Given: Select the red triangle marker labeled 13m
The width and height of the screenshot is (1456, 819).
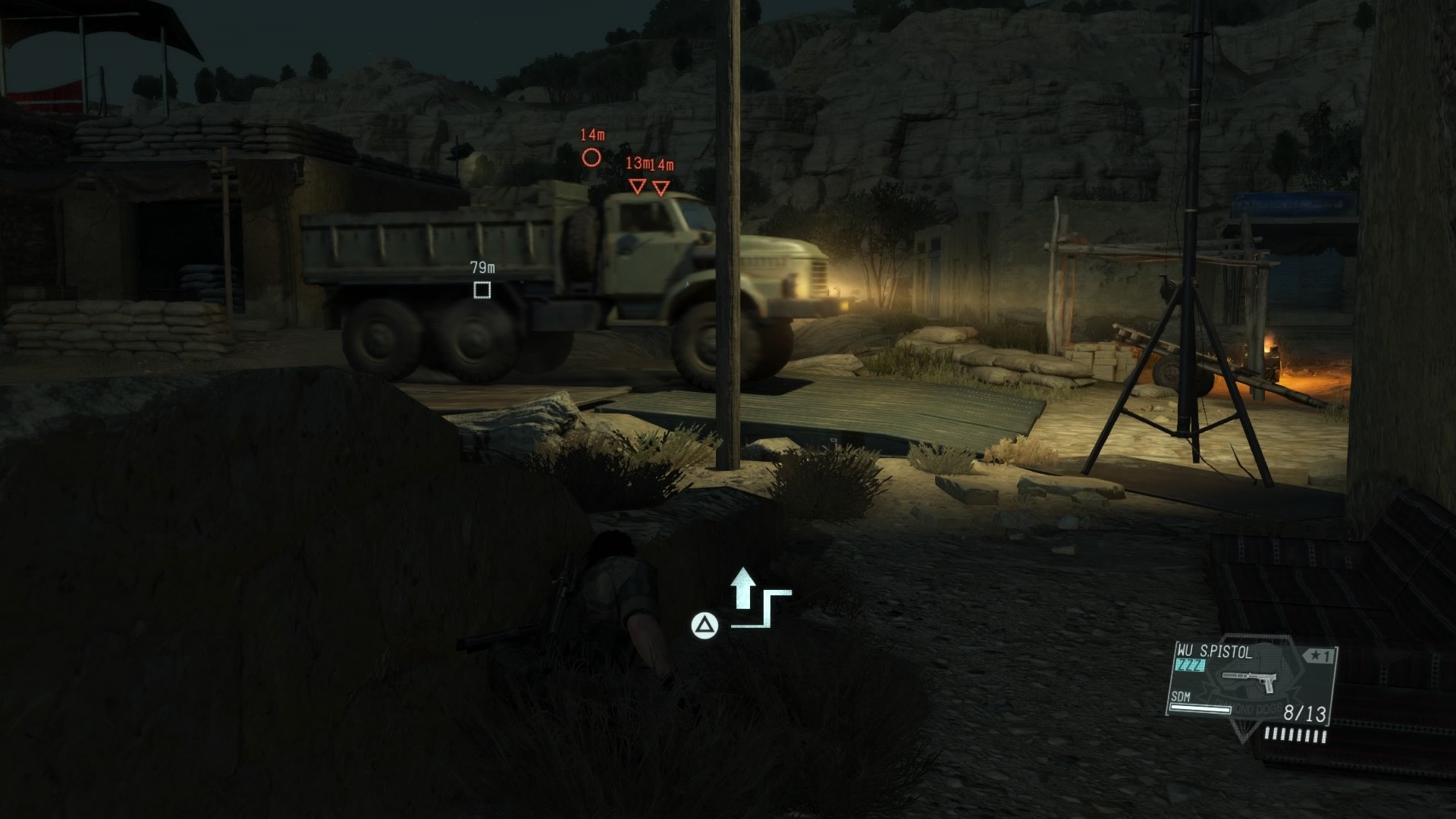Looking at the screenshot, I should [637, 187].
